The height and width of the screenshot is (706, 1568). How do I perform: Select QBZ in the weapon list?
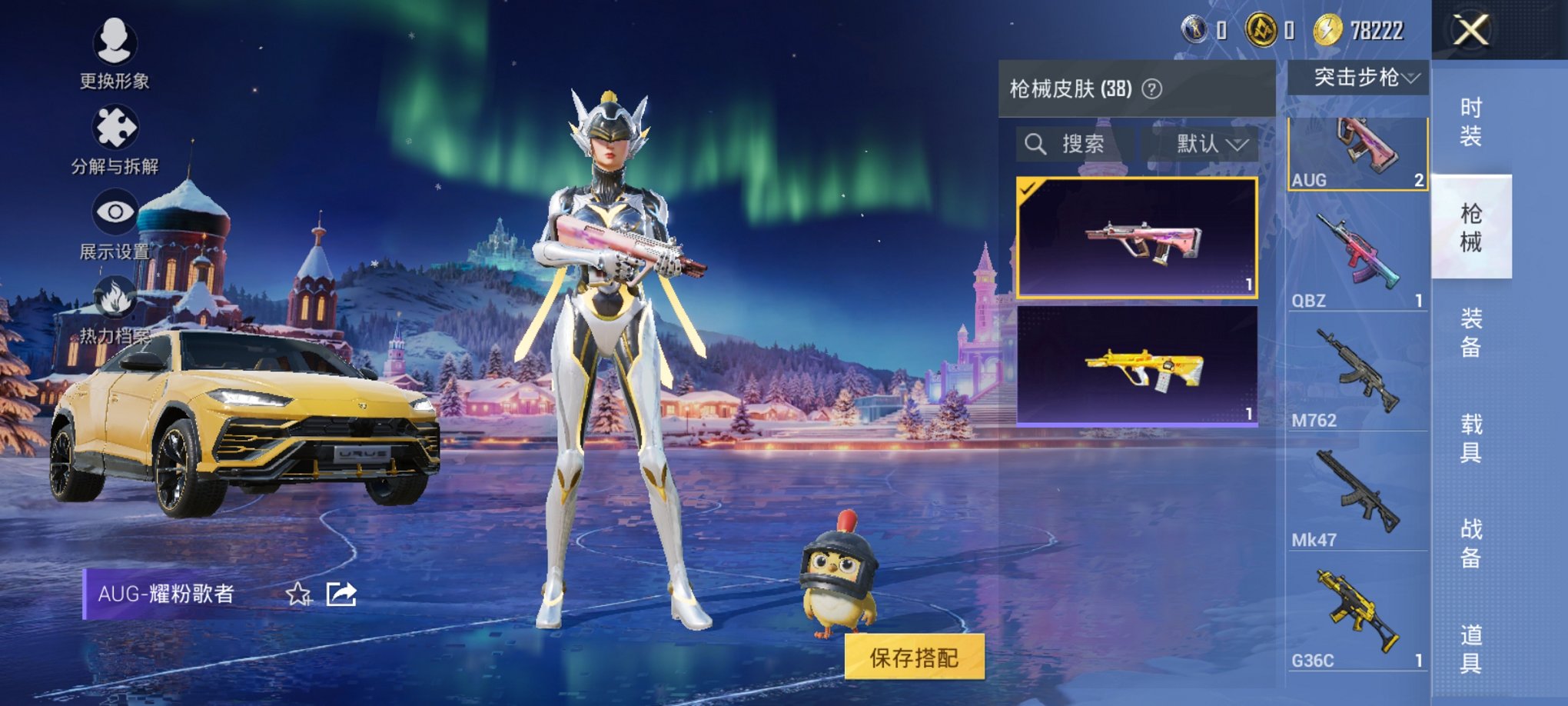[x=1357, y=257]
